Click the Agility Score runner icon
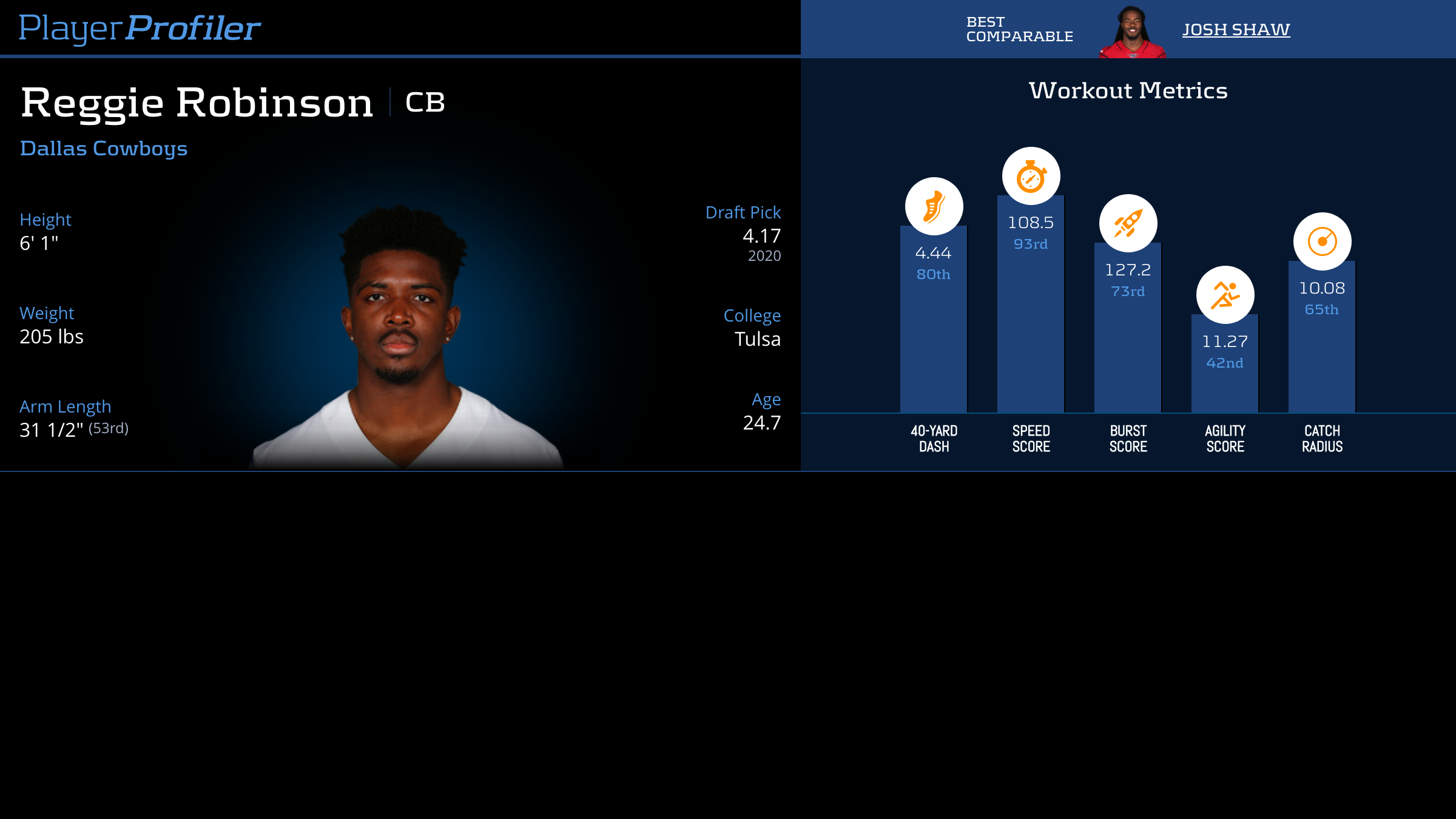Viewport: 1456px width, 819px height. click(x=1225, y=295)
